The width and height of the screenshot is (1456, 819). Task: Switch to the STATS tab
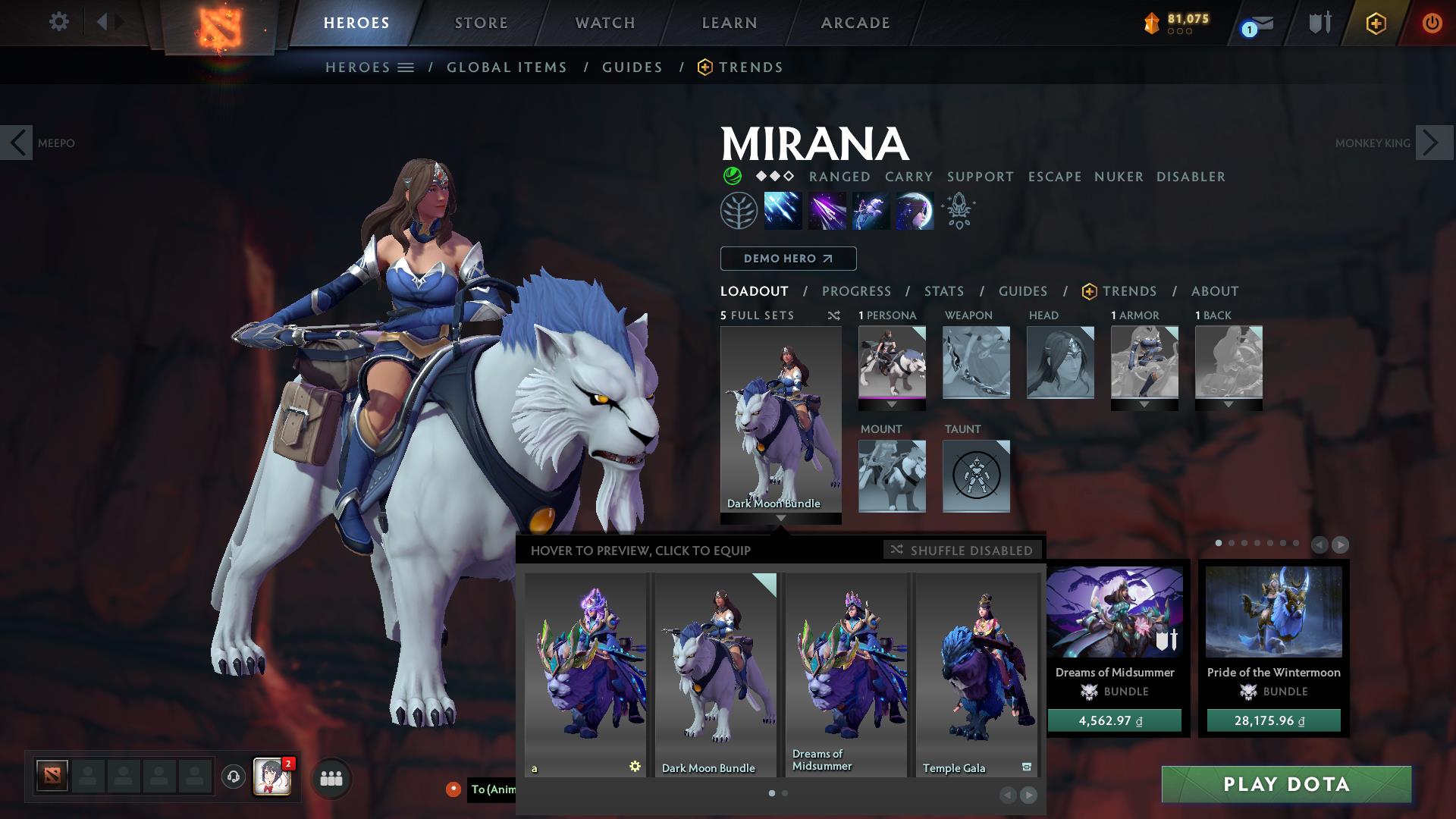click(x=943, y=291)
